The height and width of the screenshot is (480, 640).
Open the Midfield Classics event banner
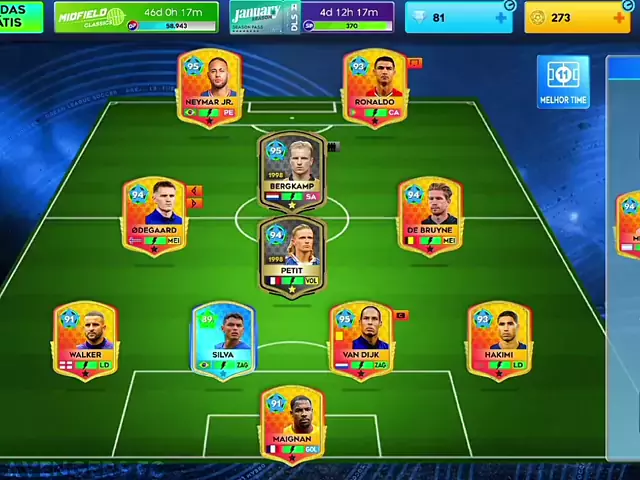[136, 16]
